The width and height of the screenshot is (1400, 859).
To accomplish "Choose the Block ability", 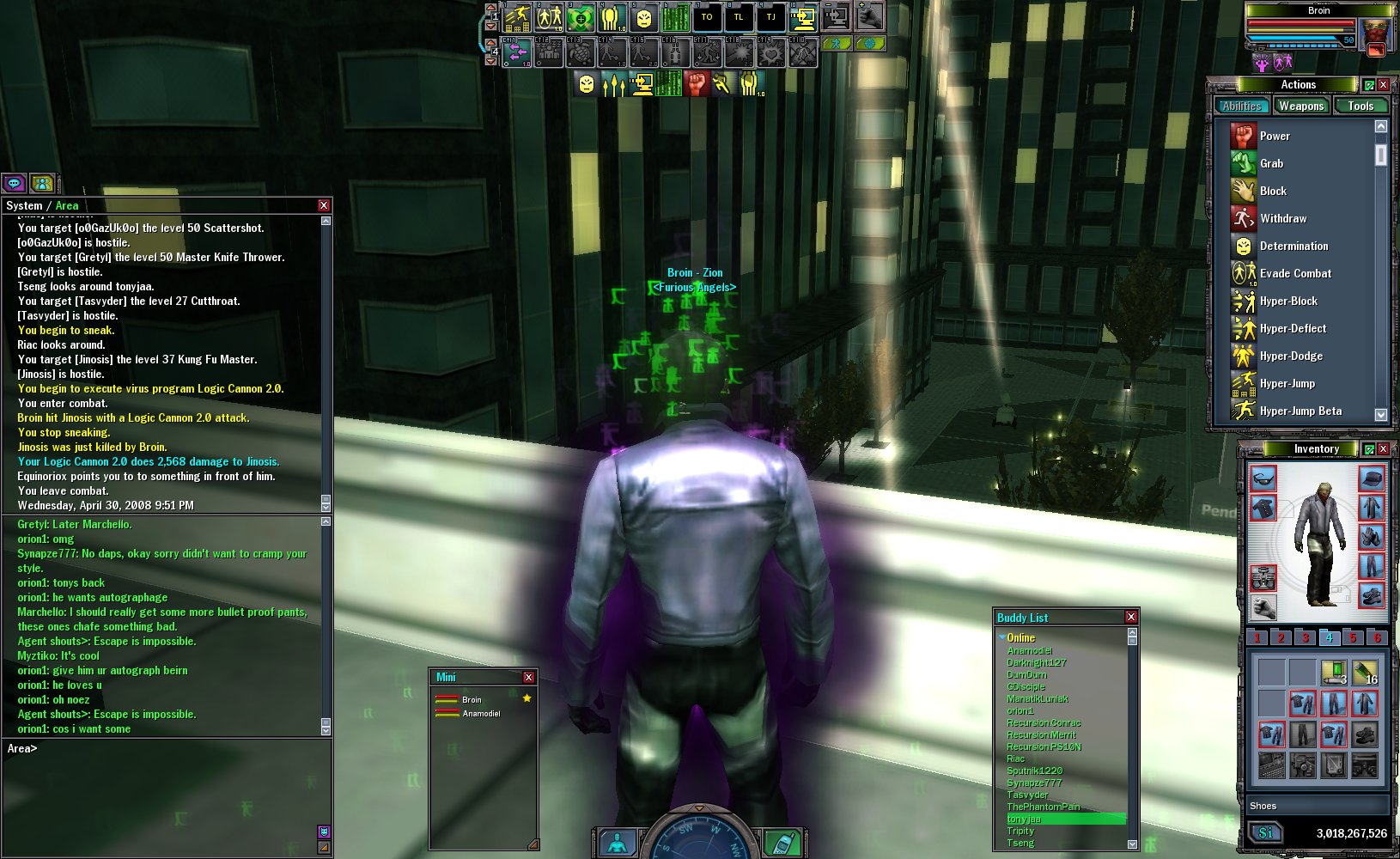I will pyautogui.click(x=1273, y=191).
